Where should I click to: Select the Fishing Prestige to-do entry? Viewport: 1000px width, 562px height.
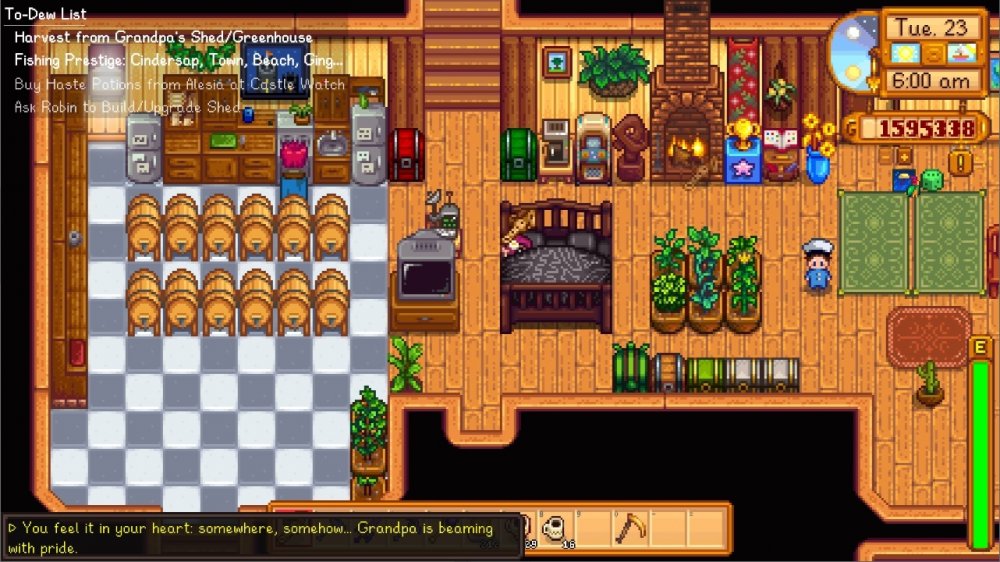pyautogui.click(x=178, y=60)
